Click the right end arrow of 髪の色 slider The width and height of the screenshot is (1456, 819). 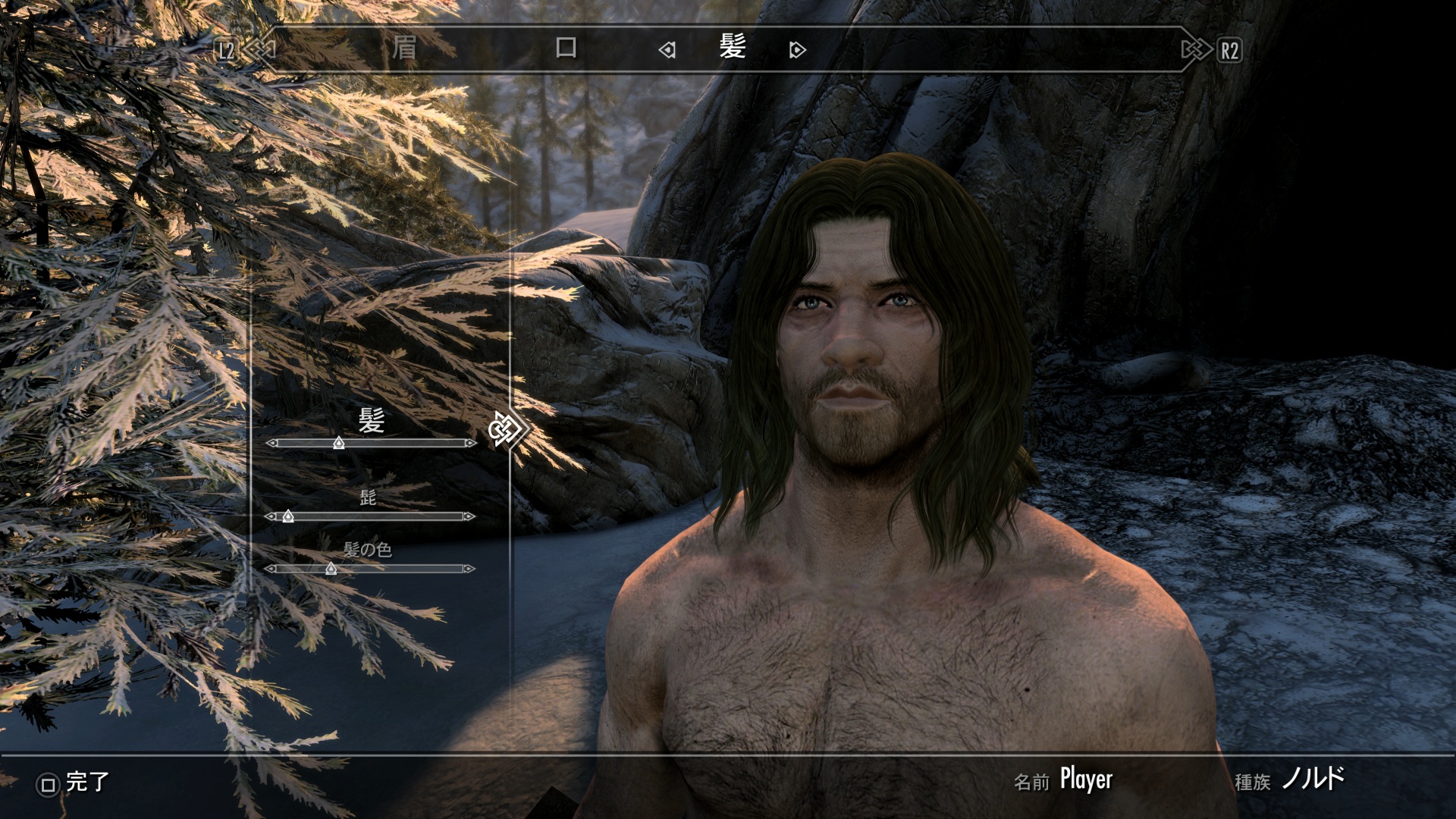click(x=469, y=569)
